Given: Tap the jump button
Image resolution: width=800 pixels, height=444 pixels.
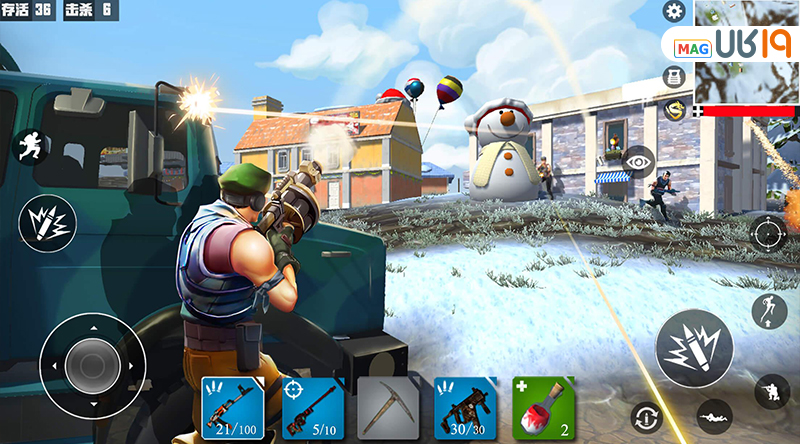Looking at the screenshot, I should [x=768, y=312].
